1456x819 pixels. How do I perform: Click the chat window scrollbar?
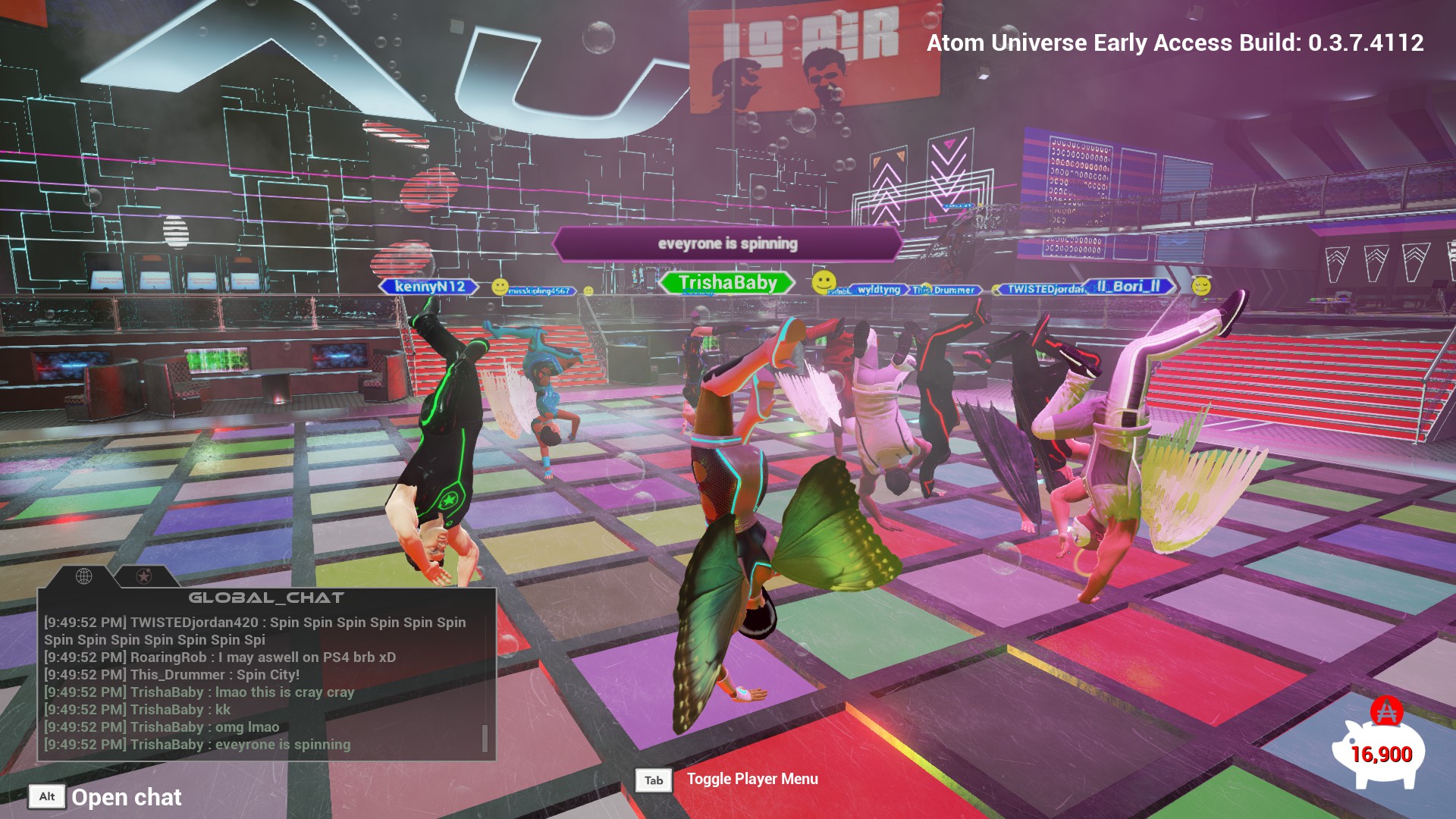[485, 737]
